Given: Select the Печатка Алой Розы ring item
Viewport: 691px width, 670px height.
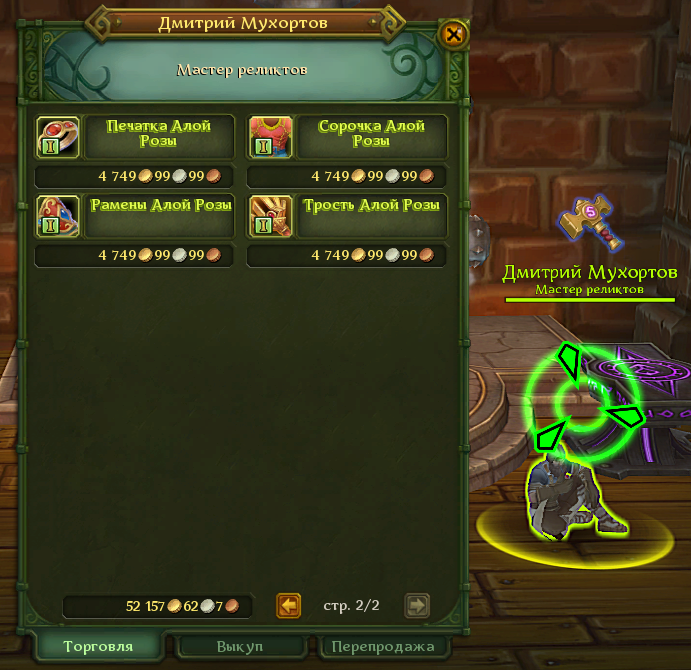Looking at the screenshot, I should click(x=56, y=136).
